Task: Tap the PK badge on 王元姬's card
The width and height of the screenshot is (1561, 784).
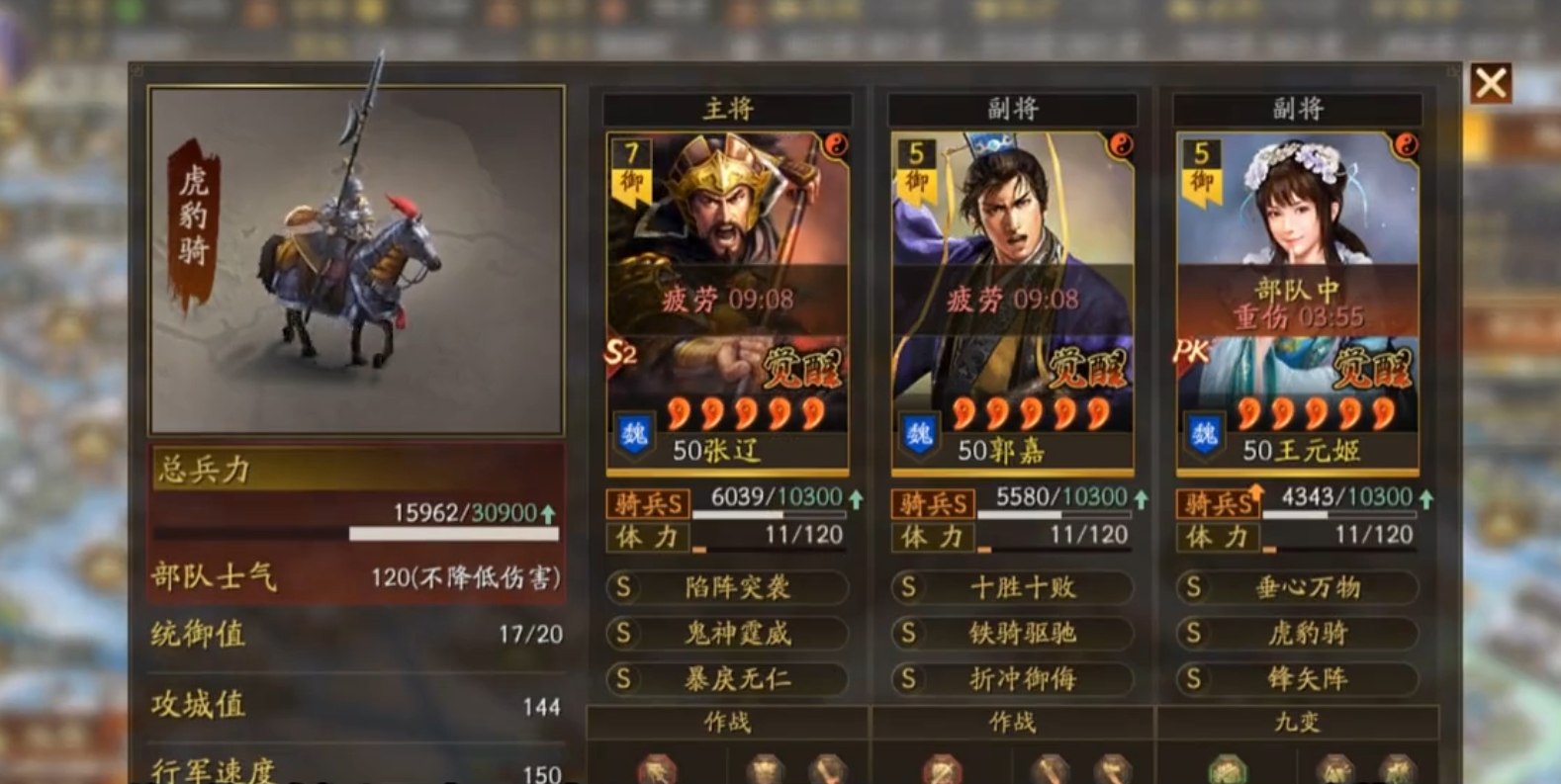Action: (1193, 348)
